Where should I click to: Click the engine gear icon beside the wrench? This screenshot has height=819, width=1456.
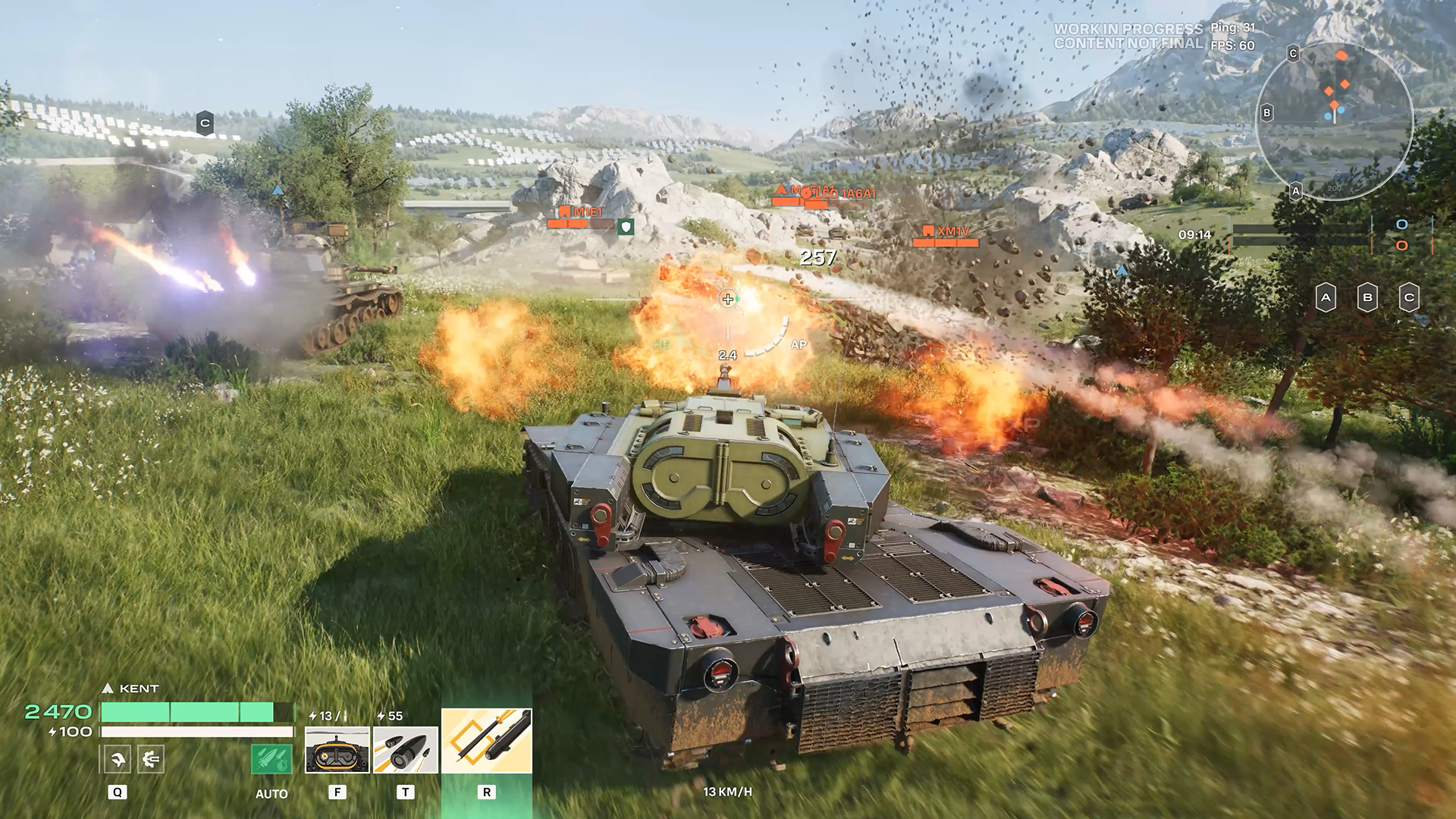(151, 759)
